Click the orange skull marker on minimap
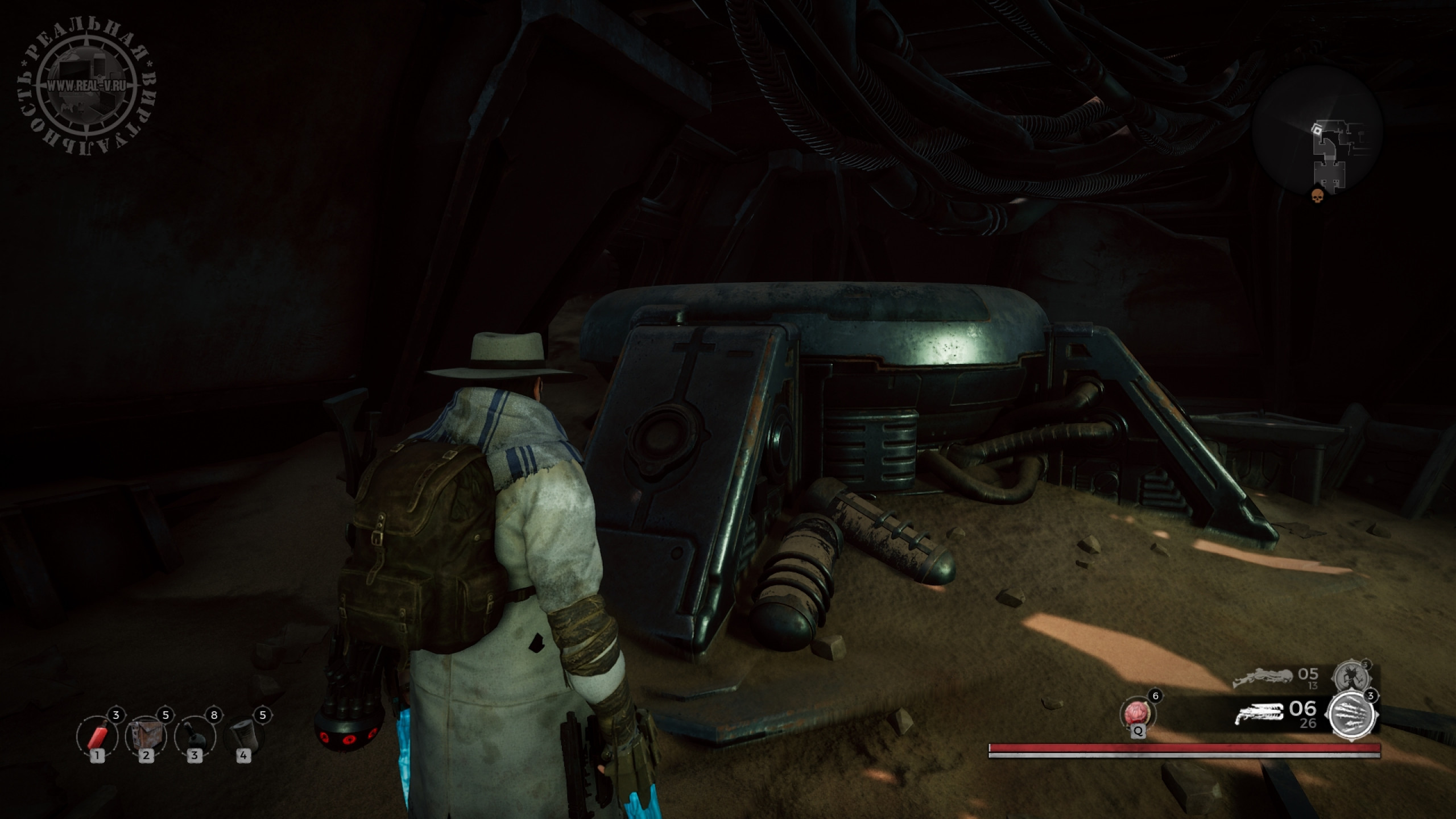This screenshot has width=1456, height=819. coord(1317,196)
